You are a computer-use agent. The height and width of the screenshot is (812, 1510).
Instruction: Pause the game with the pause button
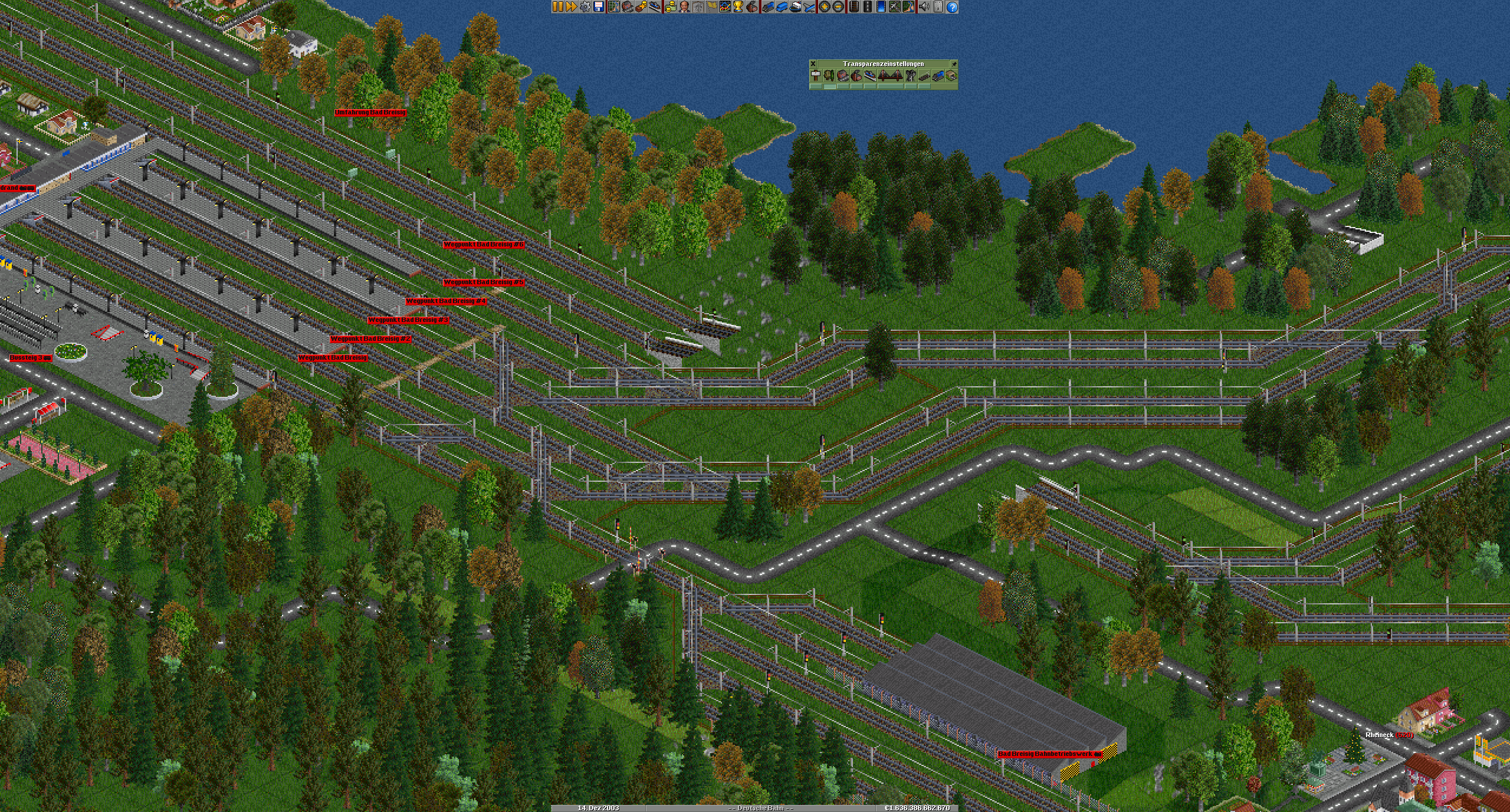pos(557,7)
